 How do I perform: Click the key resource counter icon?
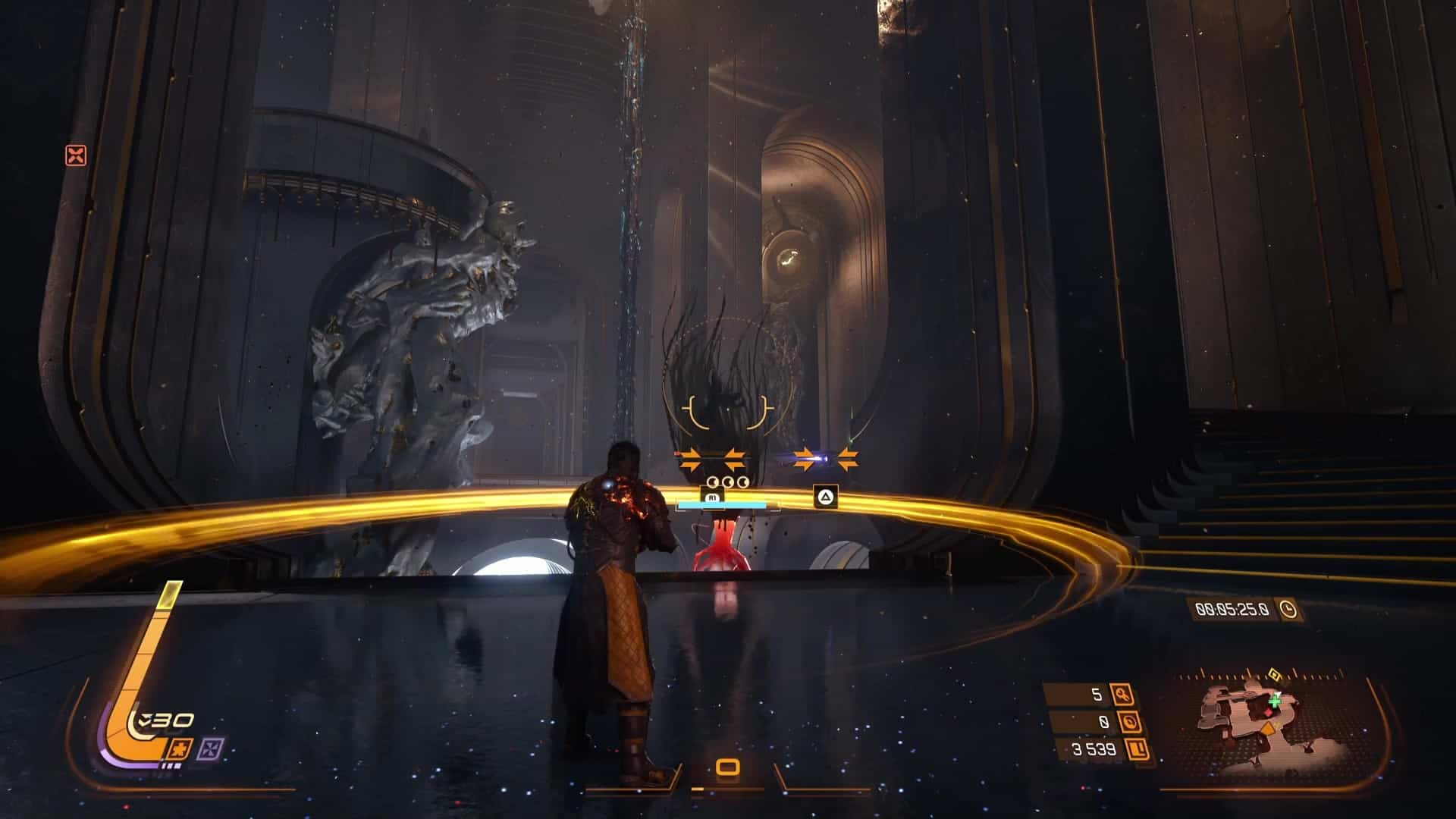pos(1121,694)
